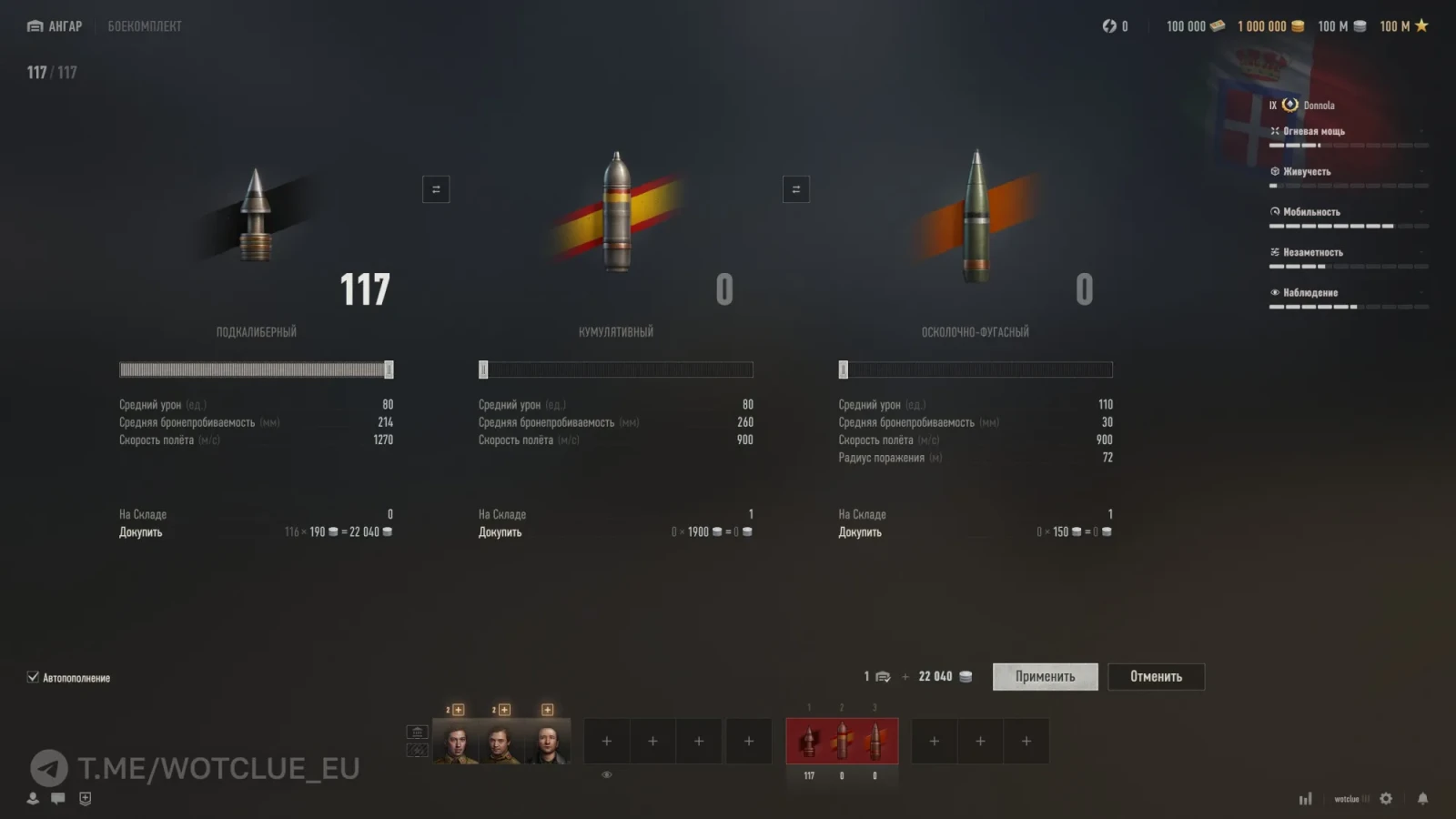This screenshot has height=819, width=1456.
Task: Open the chat speech bubble icon
Action: click(58, 798)
